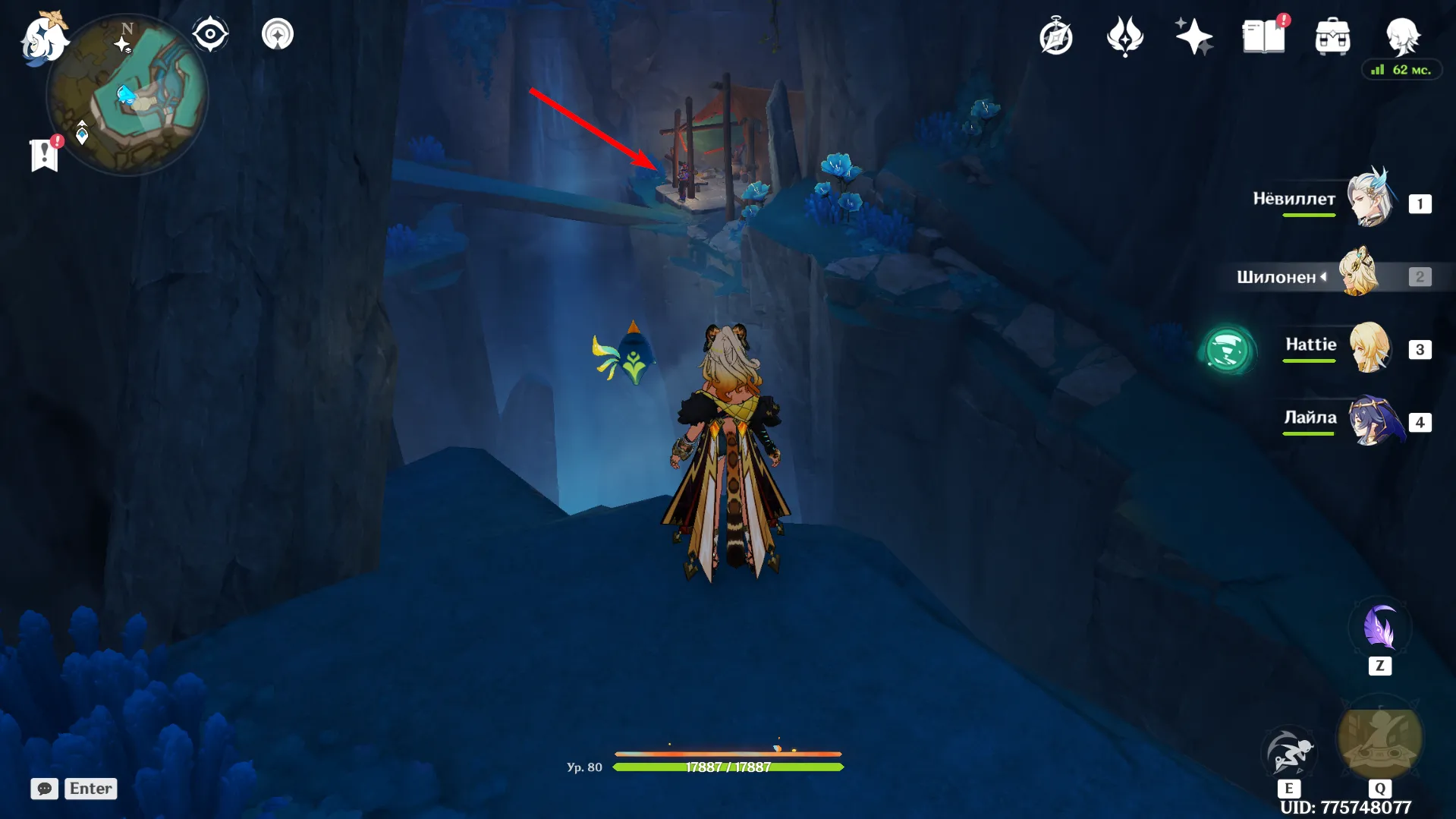Toggle the elemental sight eye icon

[210, 35]
